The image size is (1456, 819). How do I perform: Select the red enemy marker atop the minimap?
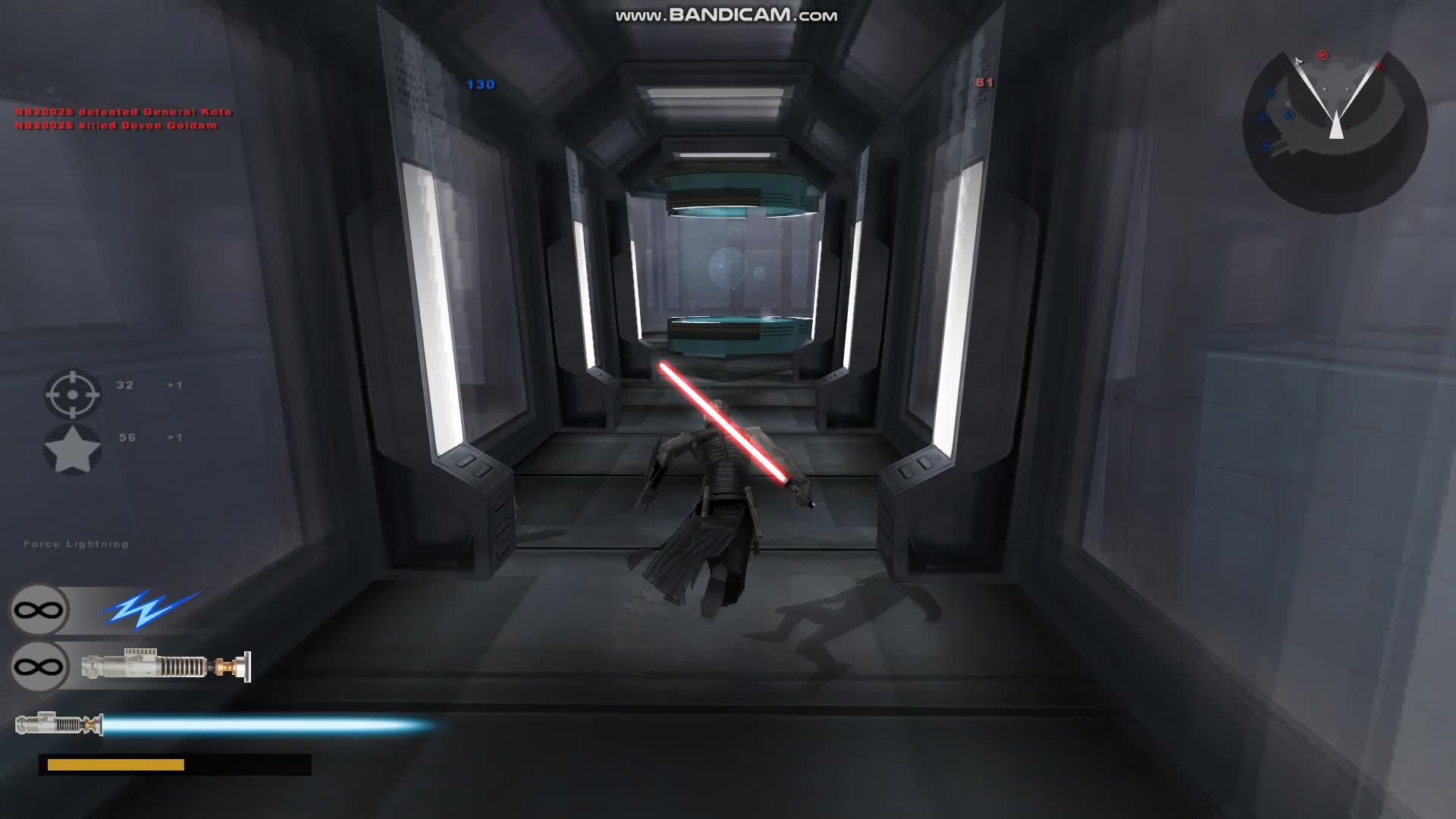(x=1323, y=55)
